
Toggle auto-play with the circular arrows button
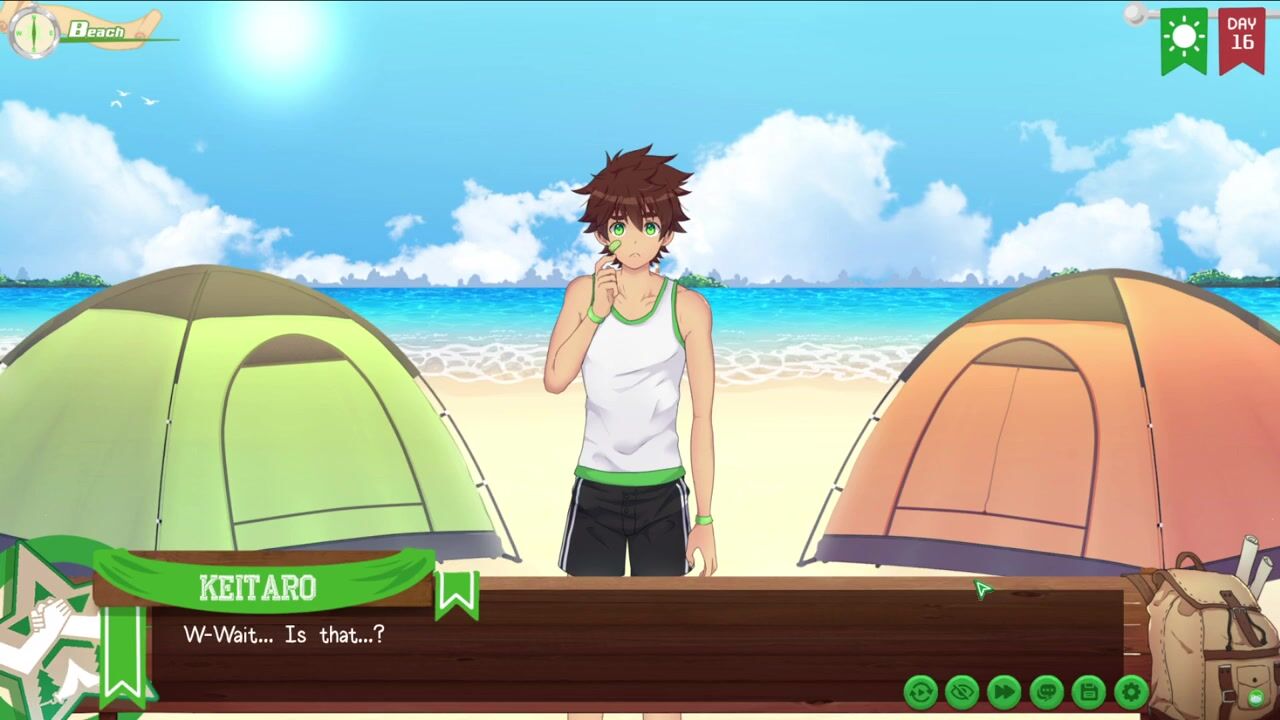click(x=920, y=691)
